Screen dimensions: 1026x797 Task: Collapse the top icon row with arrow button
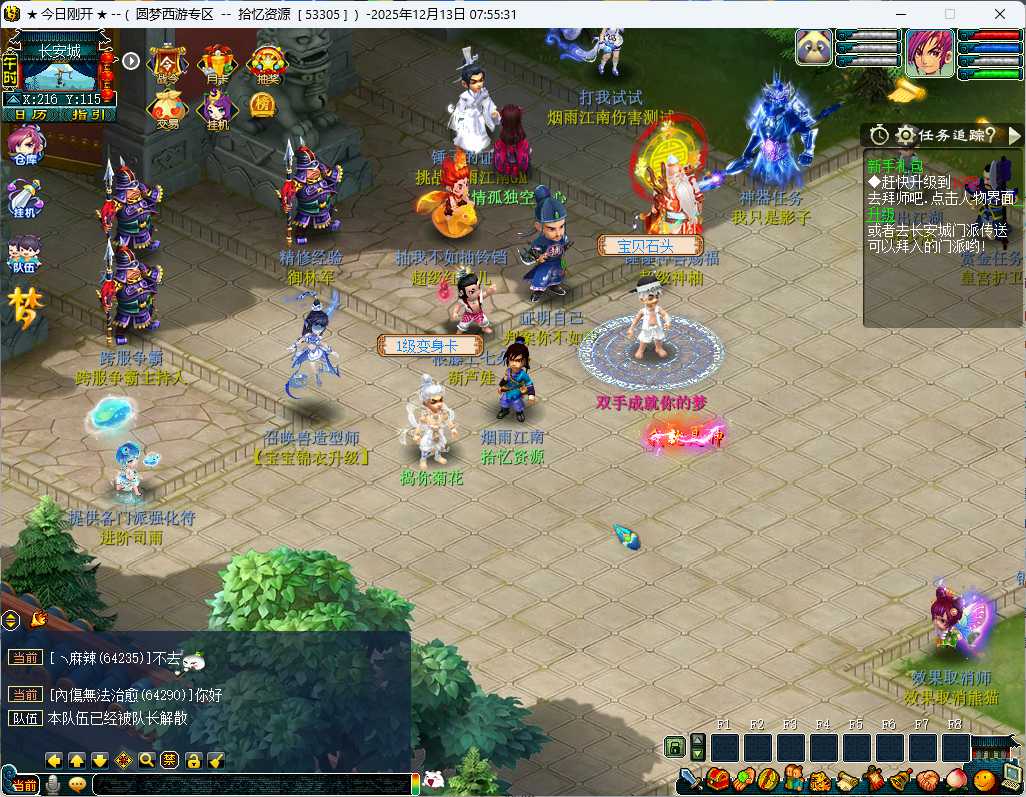[131, 61]
